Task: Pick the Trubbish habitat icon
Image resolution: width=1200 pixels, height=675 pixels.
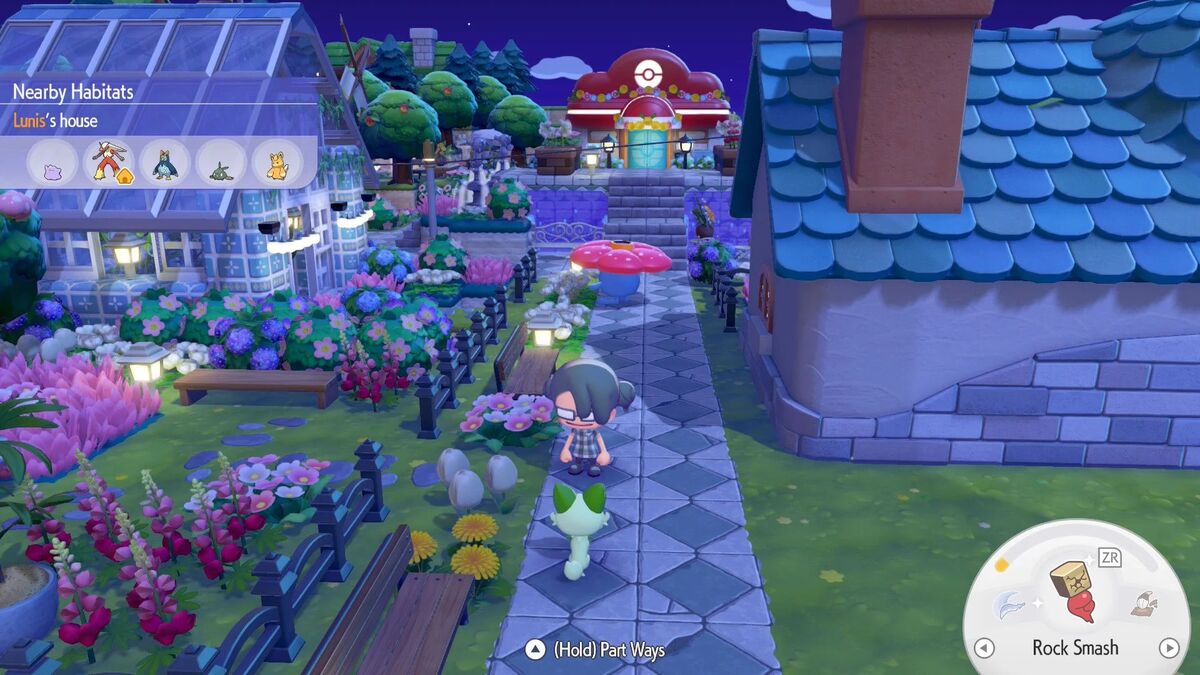Action: tap(220, 162)
